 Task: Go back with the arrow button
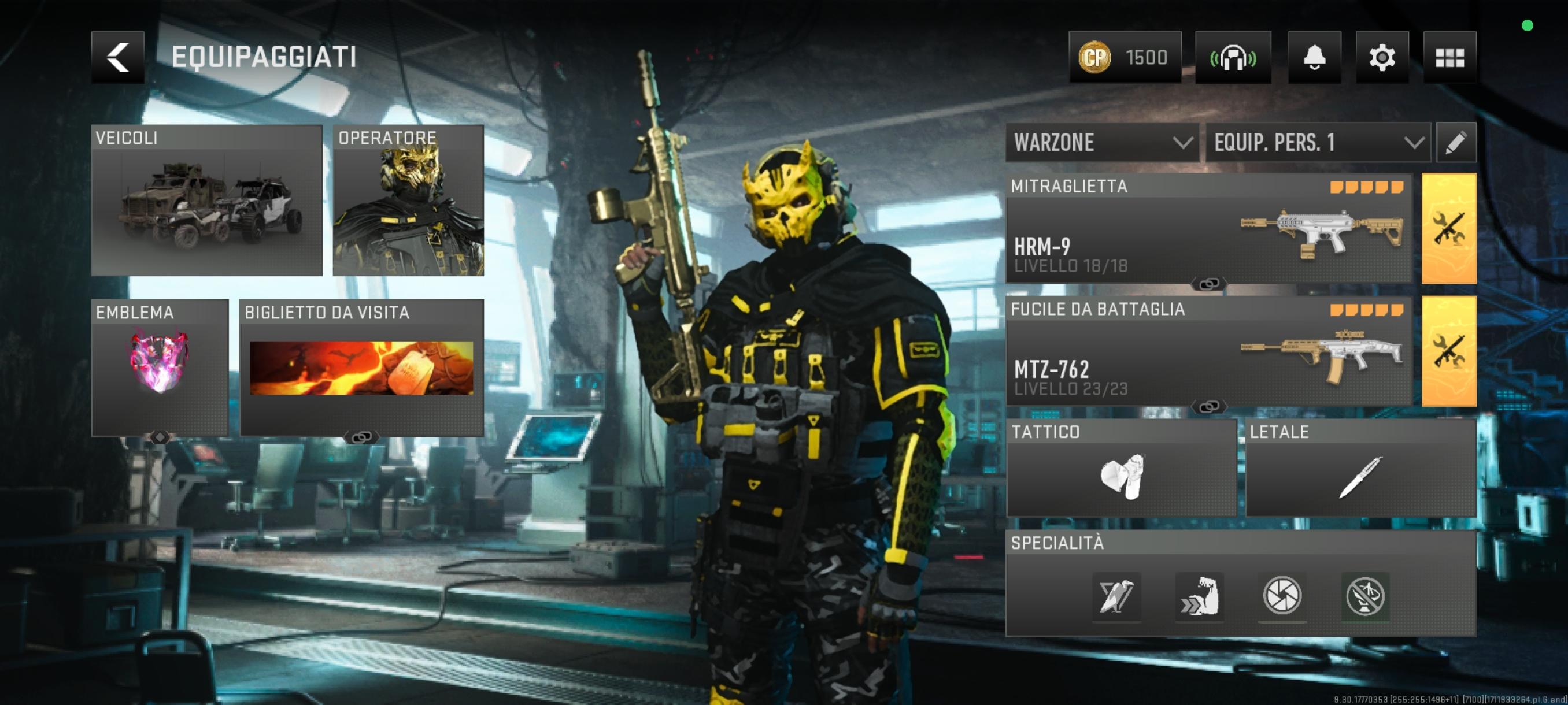click(x=117, y=57)
